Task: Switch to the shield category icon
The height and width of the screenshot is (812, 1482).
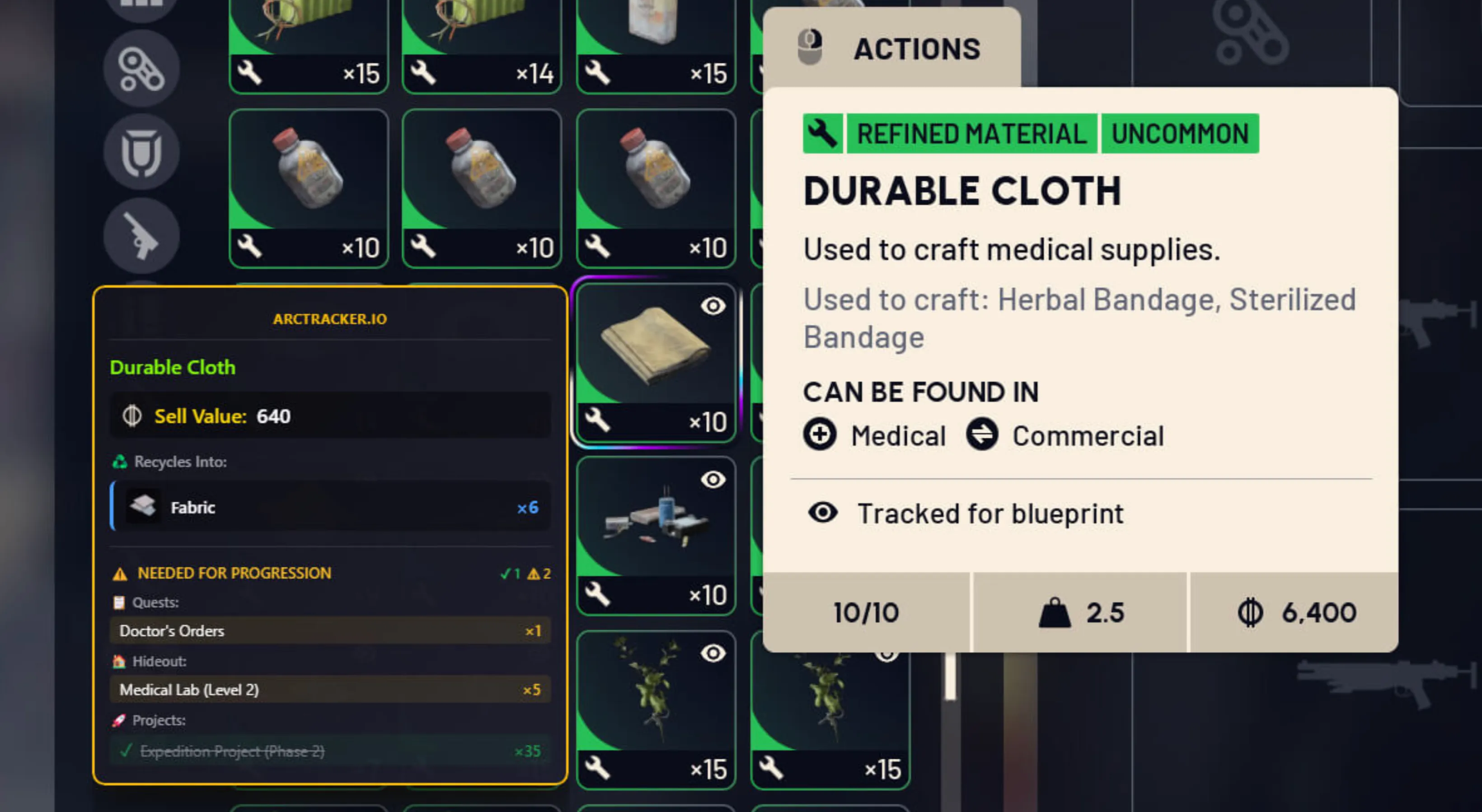Action: click(141, 152)
